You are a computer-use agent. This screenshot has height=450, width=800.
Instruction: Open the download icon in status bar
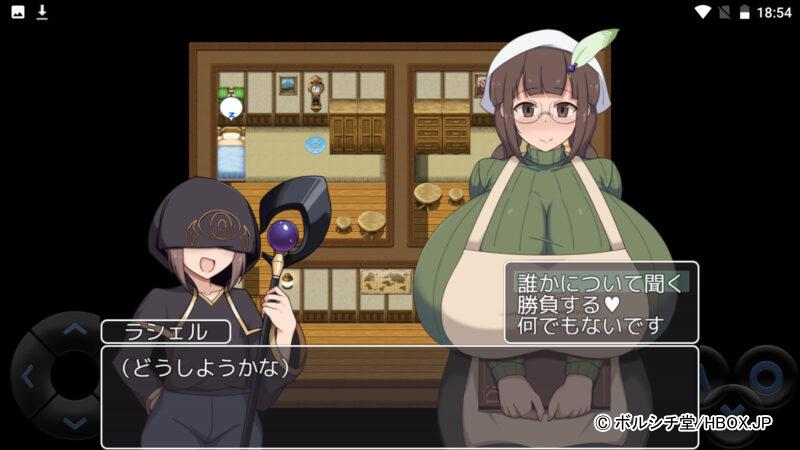click(x=42, y=12)
